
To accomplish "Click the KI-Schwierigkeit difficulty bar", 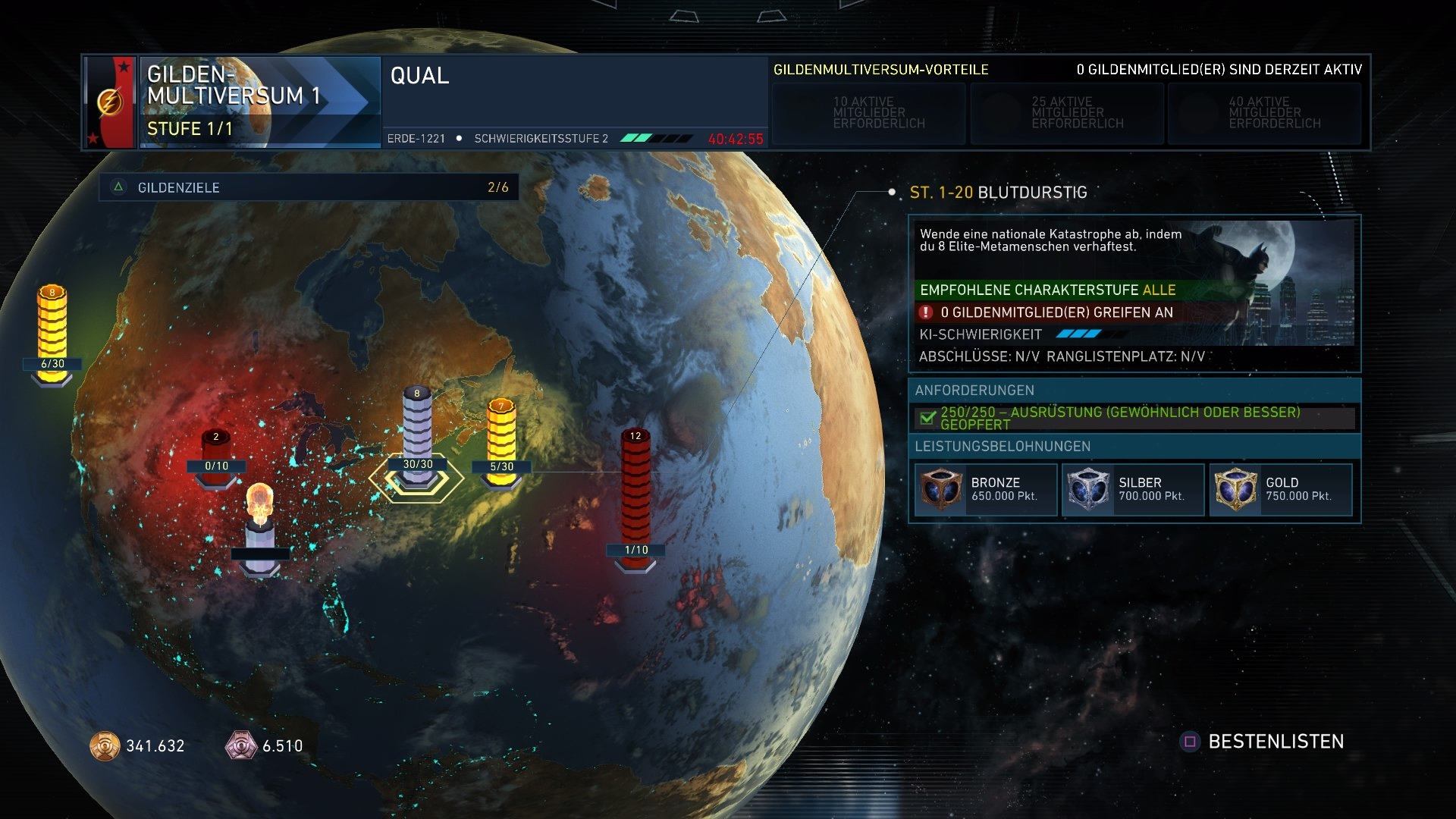I will point(1079,332).
